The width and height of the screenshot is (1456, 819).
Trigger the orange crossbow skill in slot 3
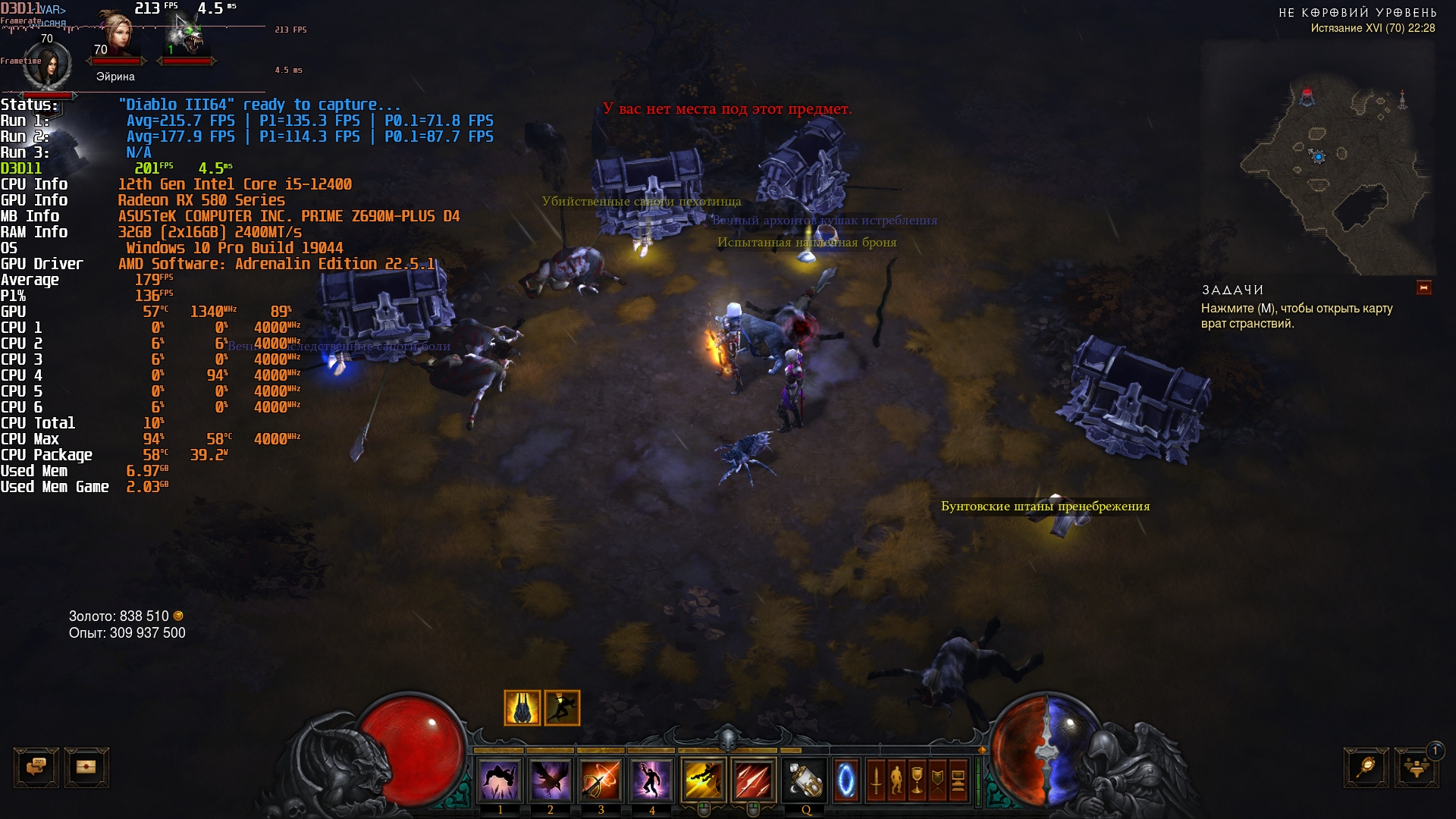point(601,780)
